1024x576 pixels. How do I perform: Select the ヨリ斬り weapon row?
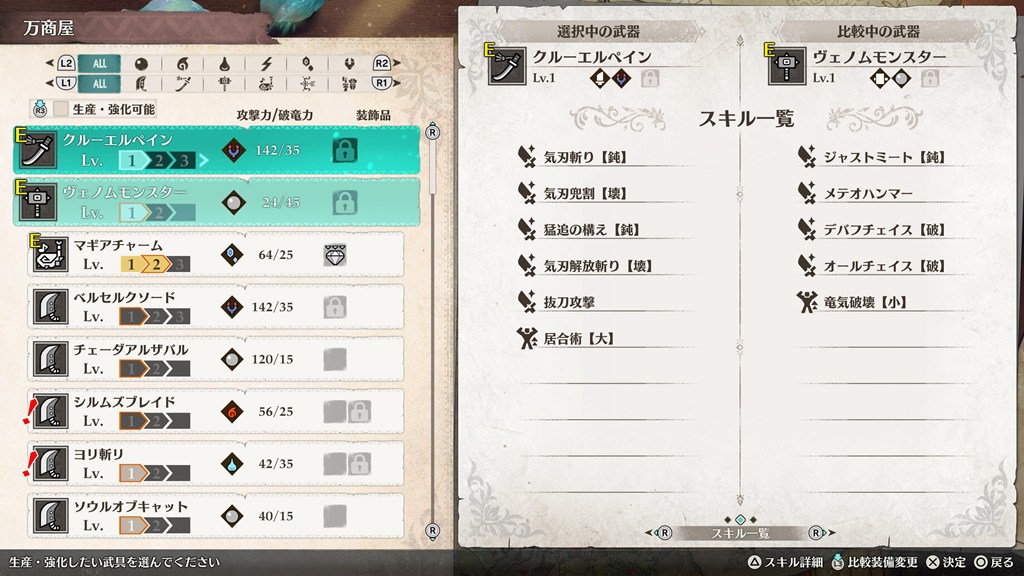click(216, 463)
